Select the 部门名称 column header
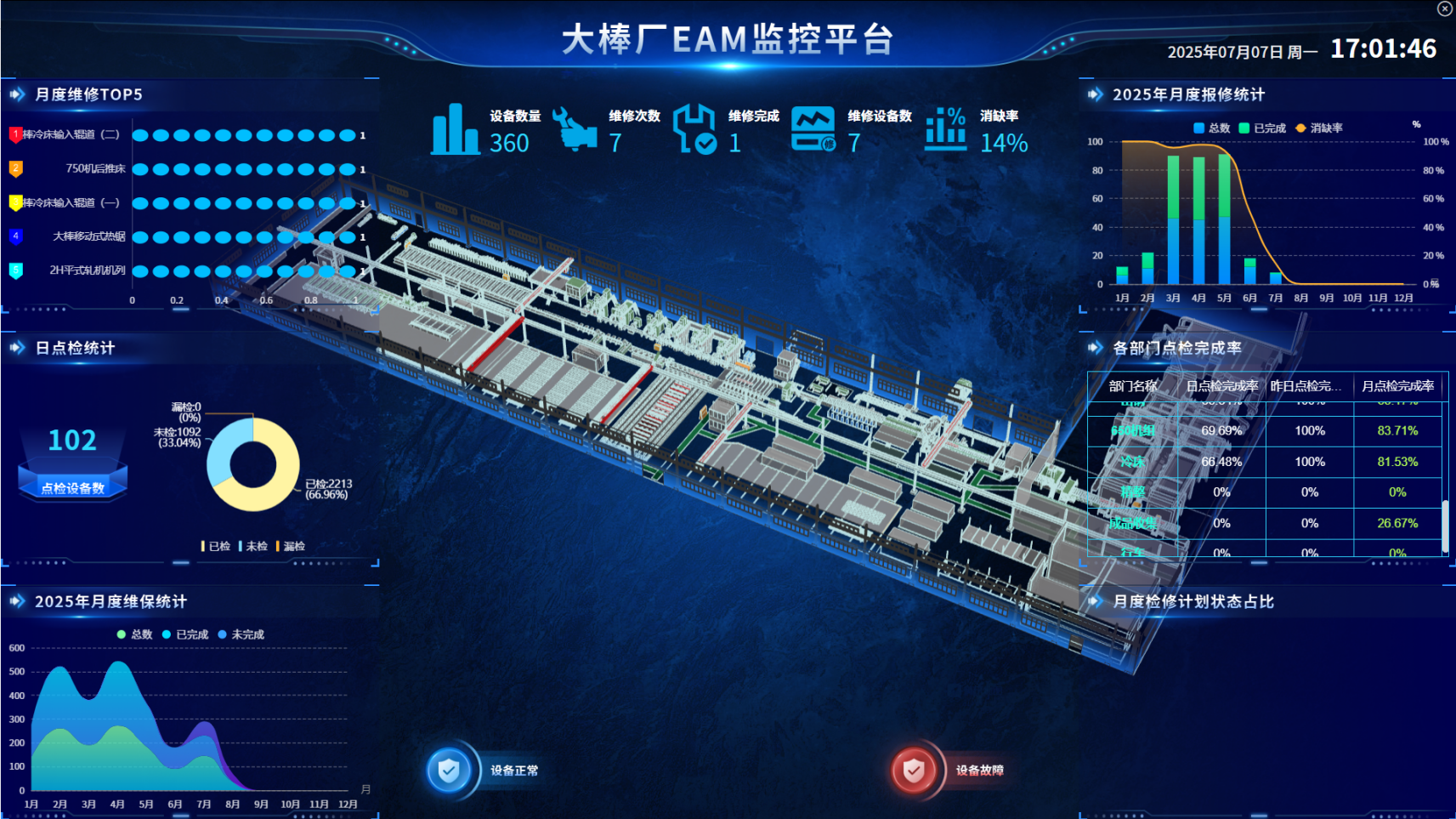1456x819 pixels. (x=1133, y=386)
